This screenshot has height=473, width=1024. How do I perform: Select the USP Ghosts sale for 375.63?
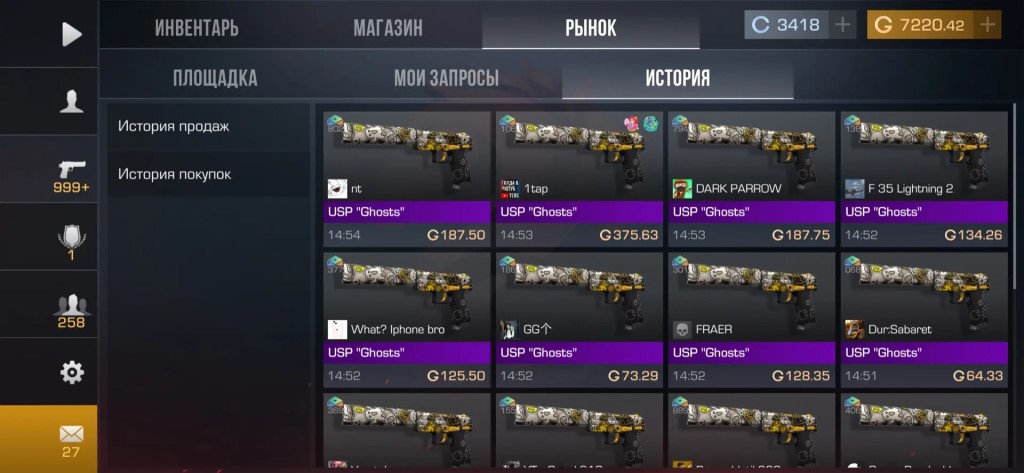point(579,178)
